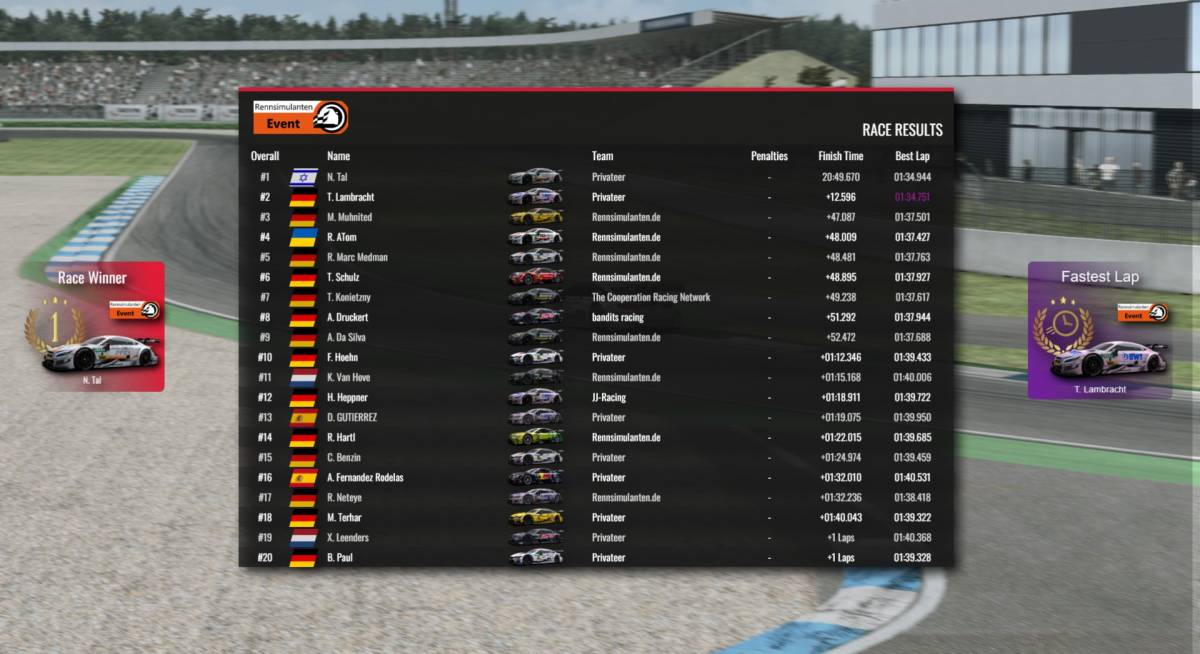The height and width of the screenshot is (654, 1200).
Task: Click the Penalties column header
Action: 769,156
